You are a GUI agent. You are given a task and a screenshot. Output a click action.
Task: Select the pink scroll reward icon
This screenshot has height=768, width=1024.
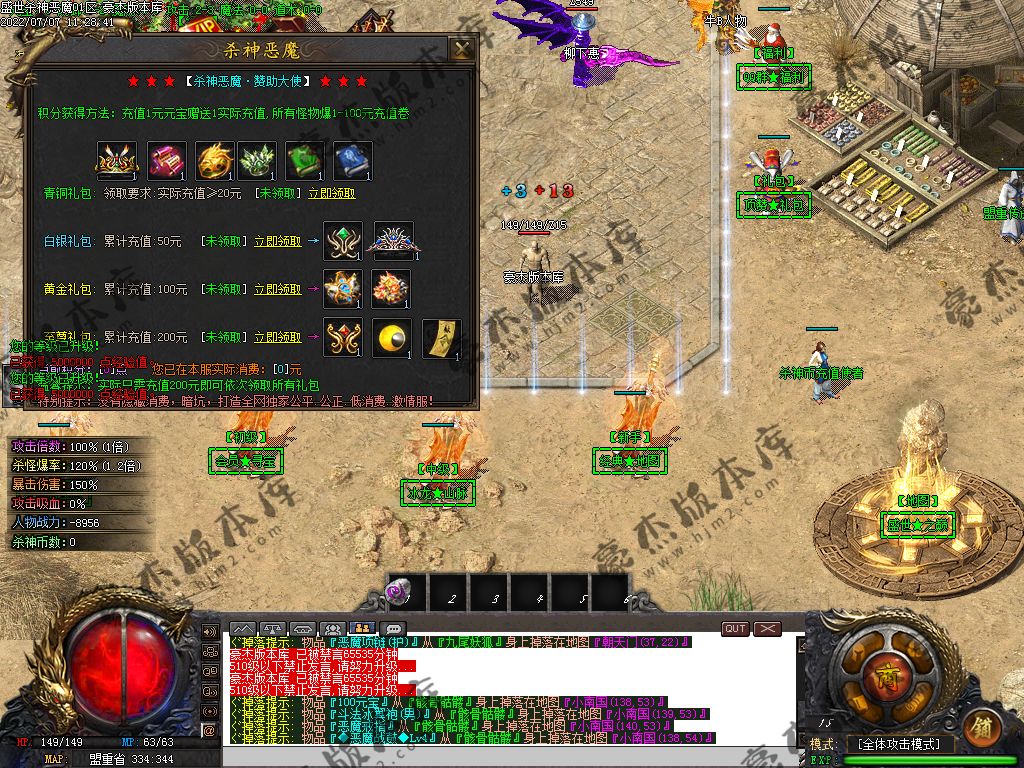point(167,160)
